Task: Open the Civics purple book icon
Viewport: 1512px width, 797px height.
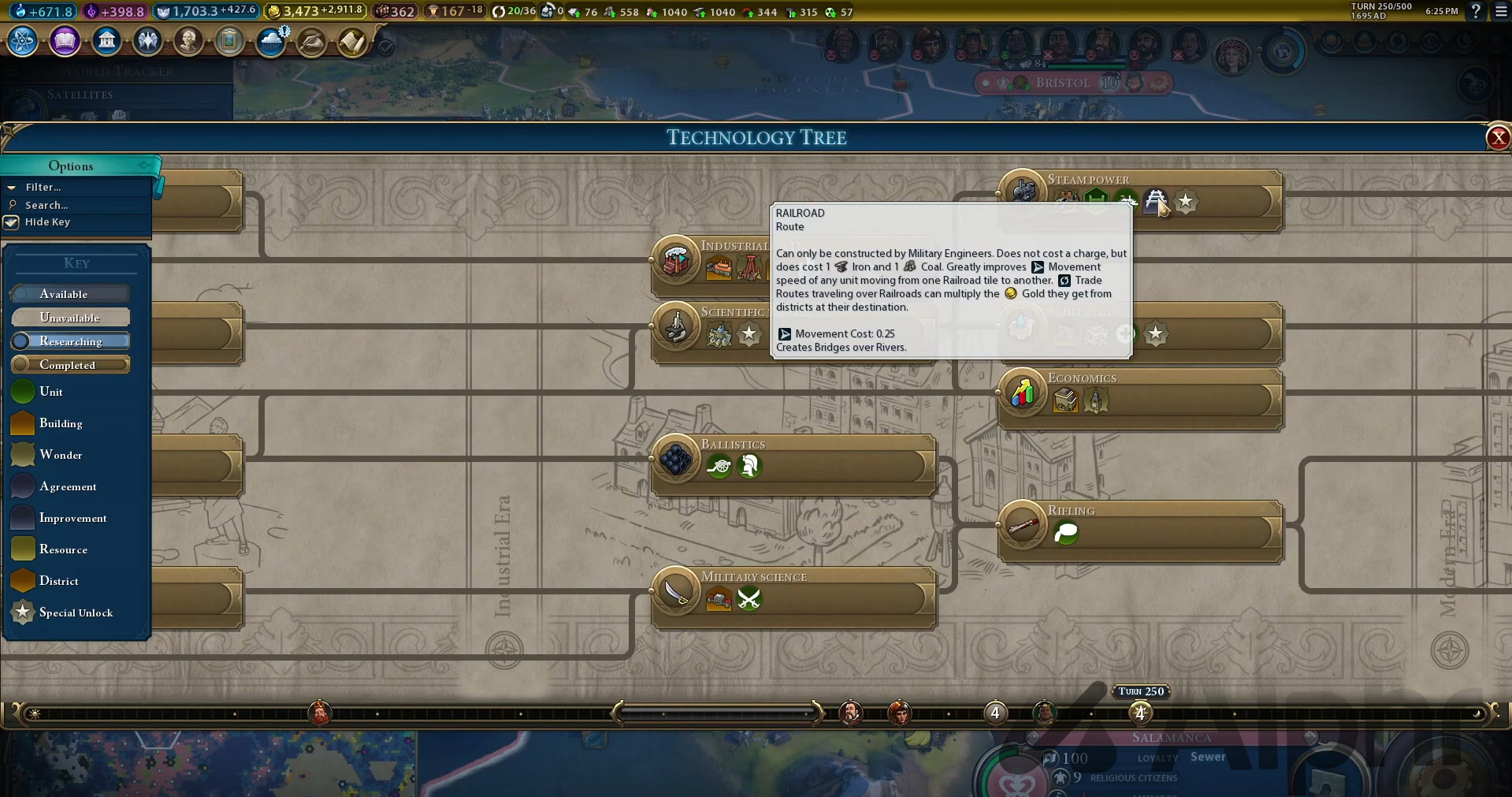Action: tap(65, 41)
